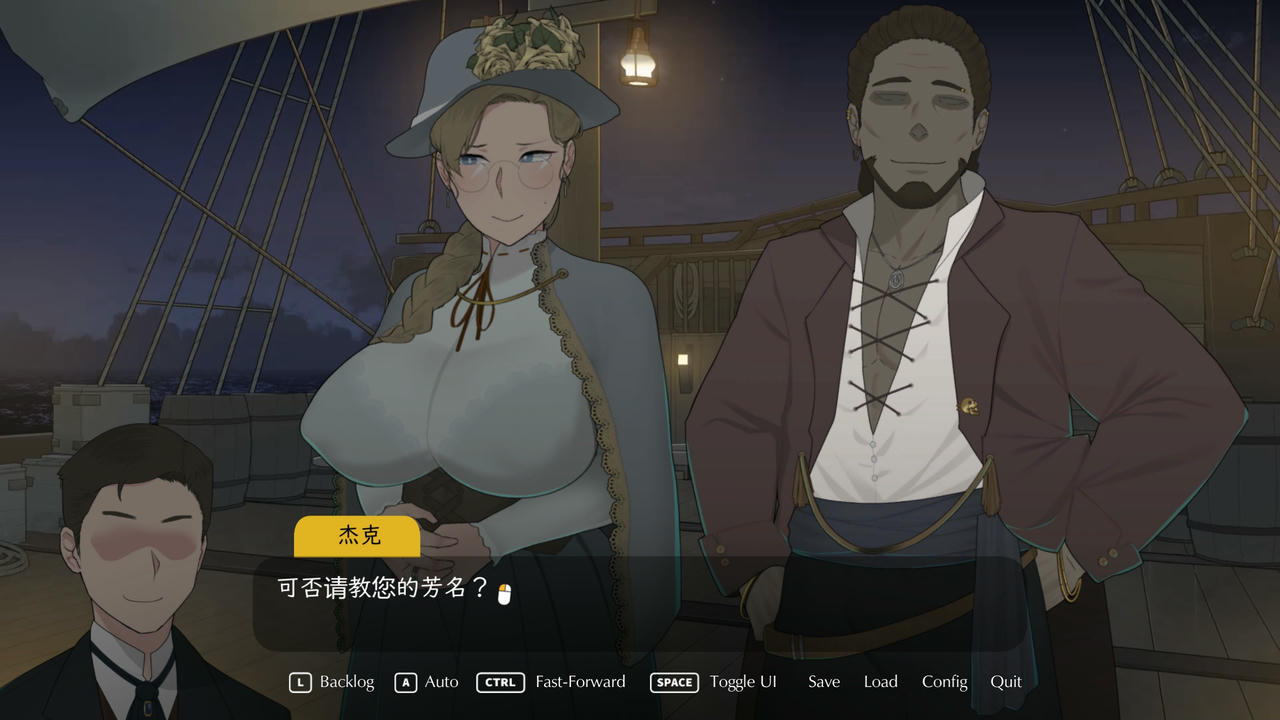Viewport: 1280px width, 720px height.
Task: Toggle UI visibility
Action: 743,682
